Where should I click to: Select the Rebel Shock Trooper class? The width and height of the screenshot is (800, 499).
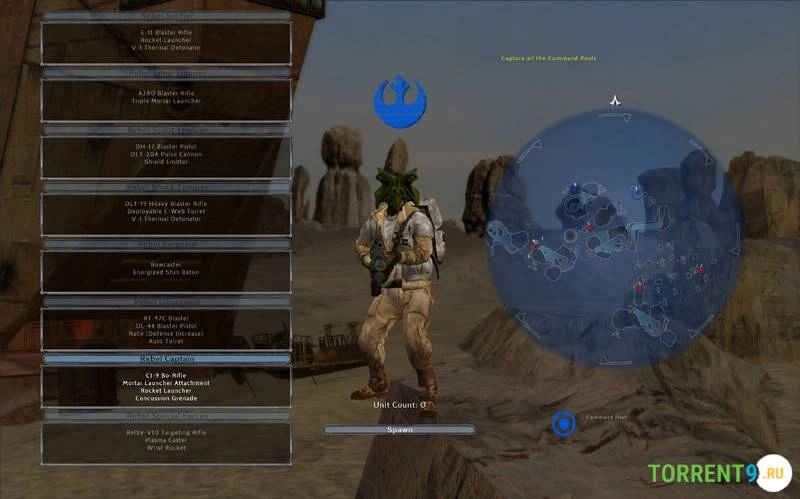166,212
